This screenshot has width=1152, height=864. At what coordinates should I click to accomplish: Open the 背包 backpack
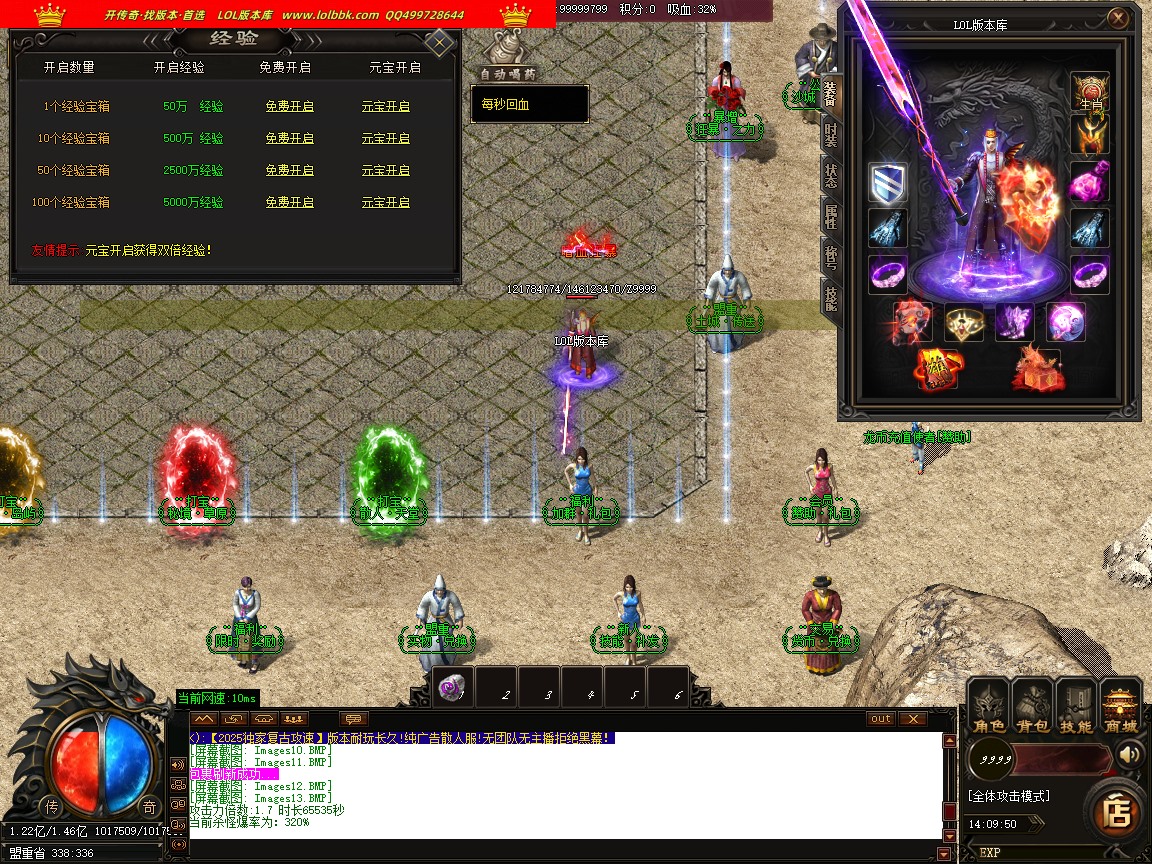pos(1032,708)
